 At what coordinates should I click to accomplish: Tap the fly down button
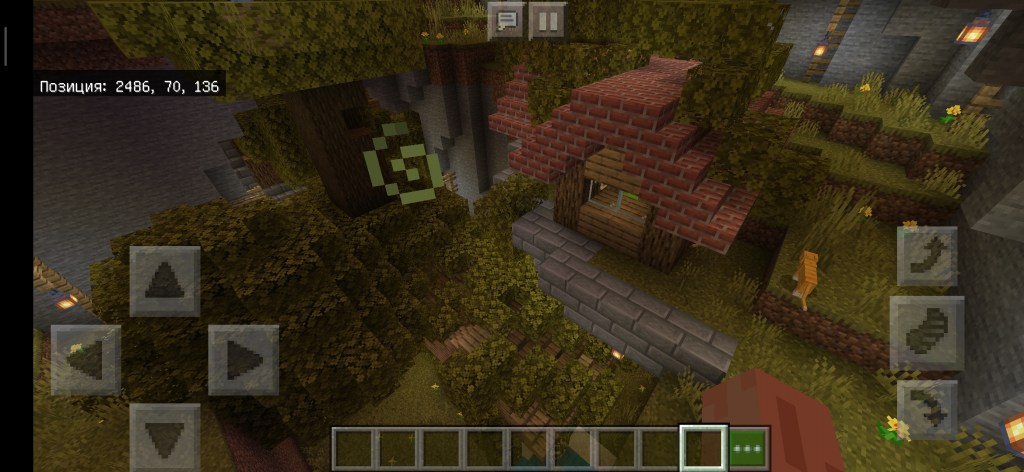click(x=927, y=408)
